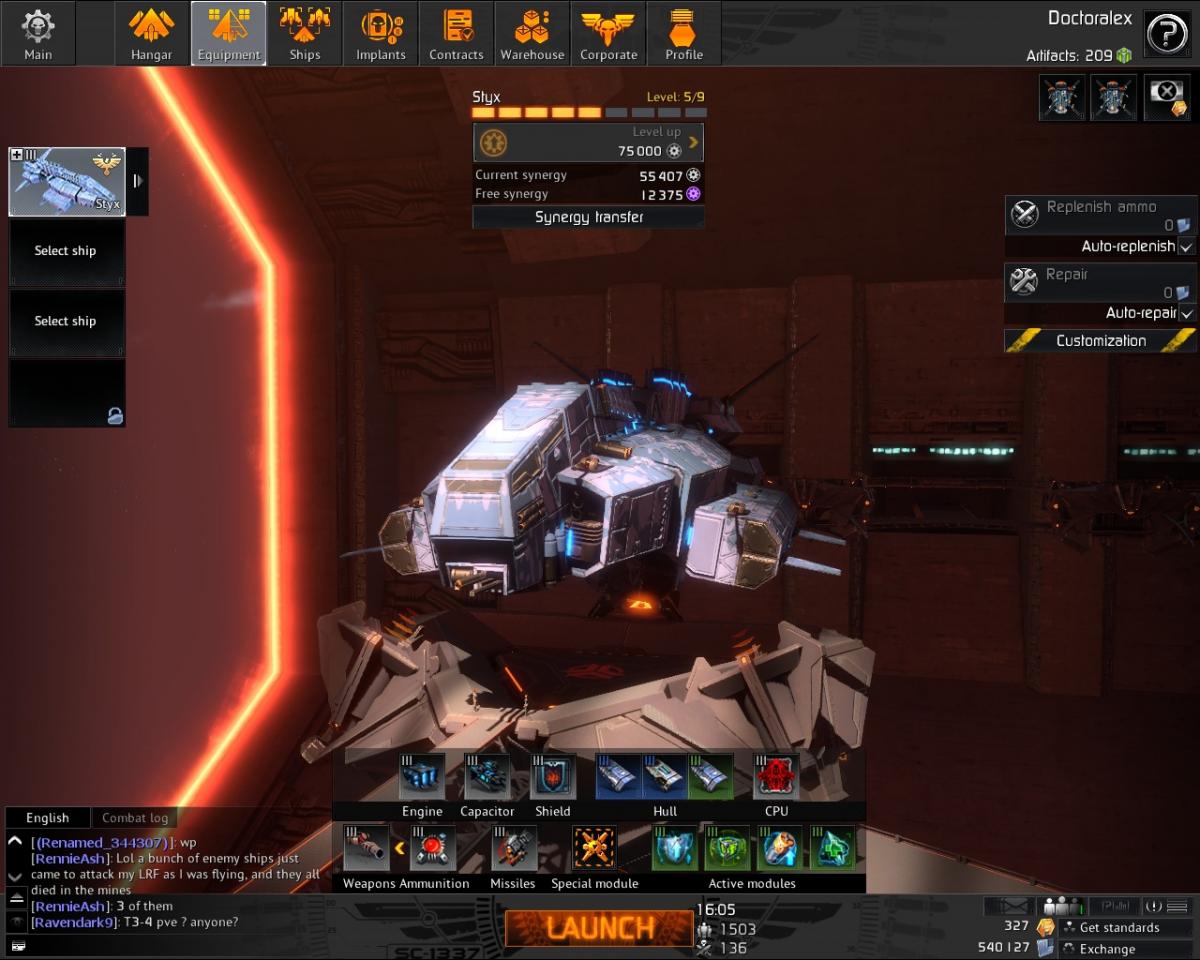Select the Styx ship slot
The image size is (1200, 960).
pos(67,181)
